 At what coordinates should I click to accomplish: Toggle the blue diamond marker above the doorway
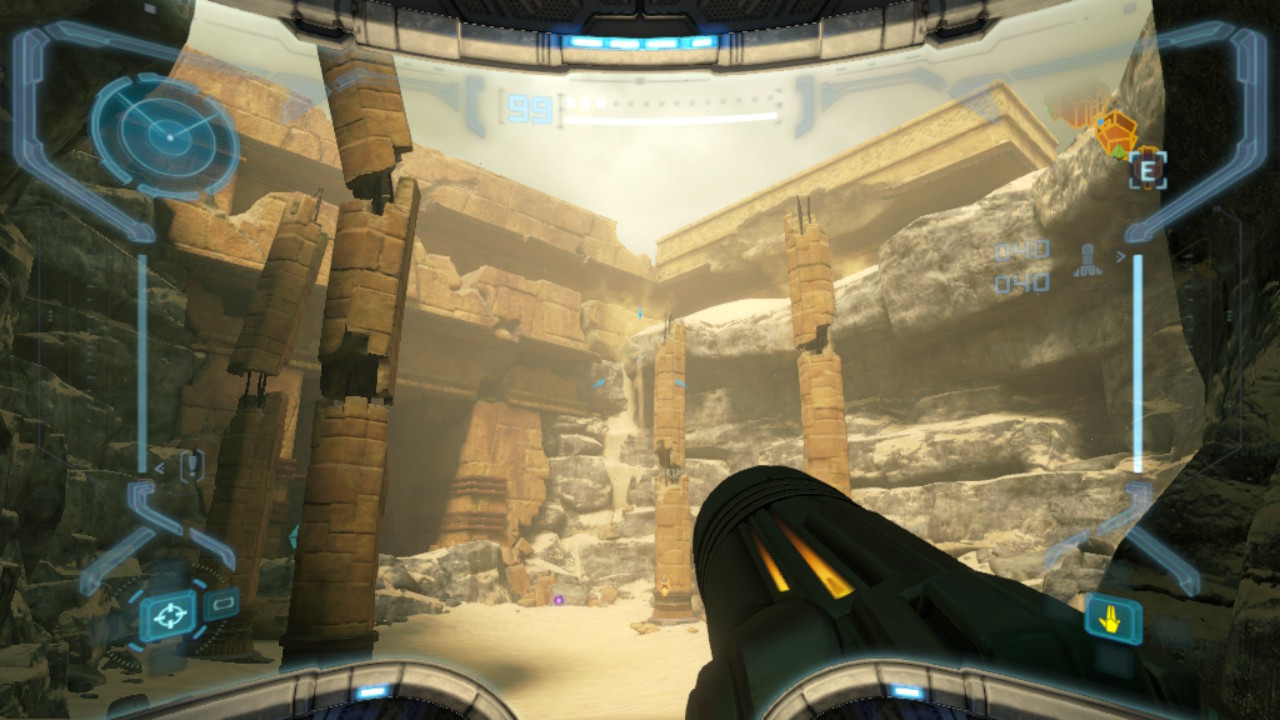click(x=640, y=311)
